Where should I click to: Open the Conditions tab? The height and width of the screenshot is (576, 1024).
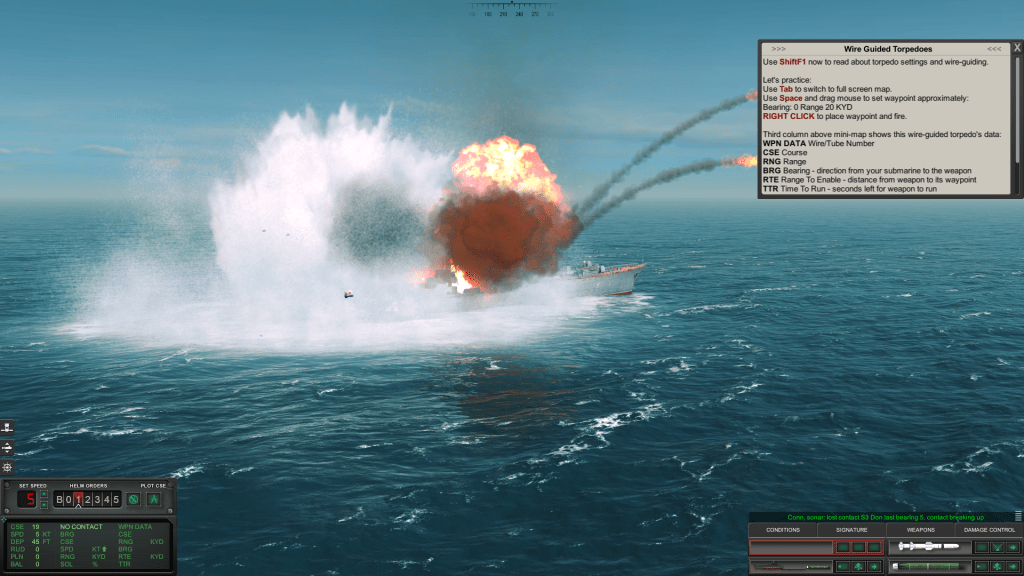pyautogui.click(x=782, y=529)
